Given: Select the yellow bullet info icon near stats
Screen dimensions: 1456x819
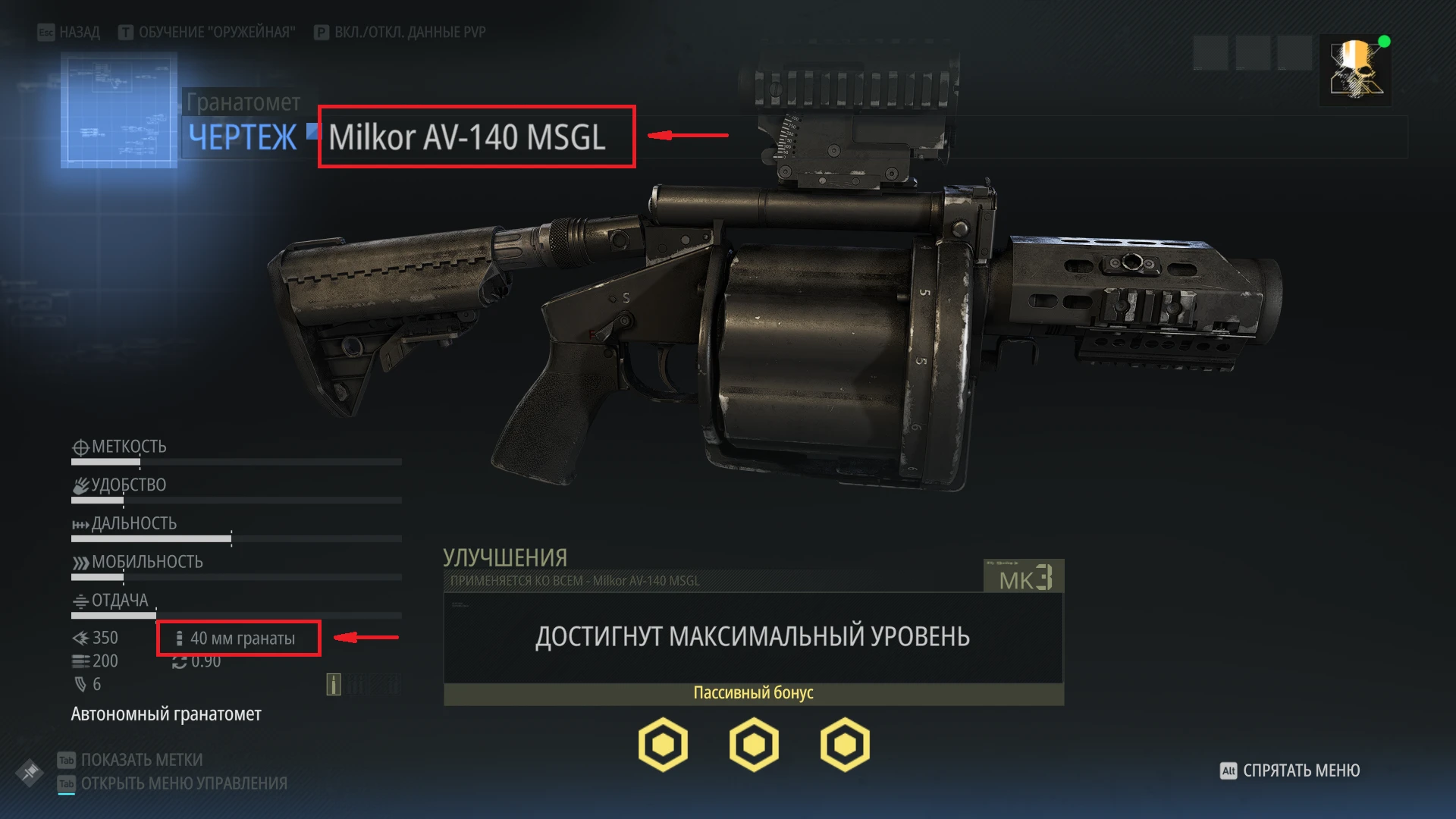Looking at the screenshot, I should click(x=332, y=686).
